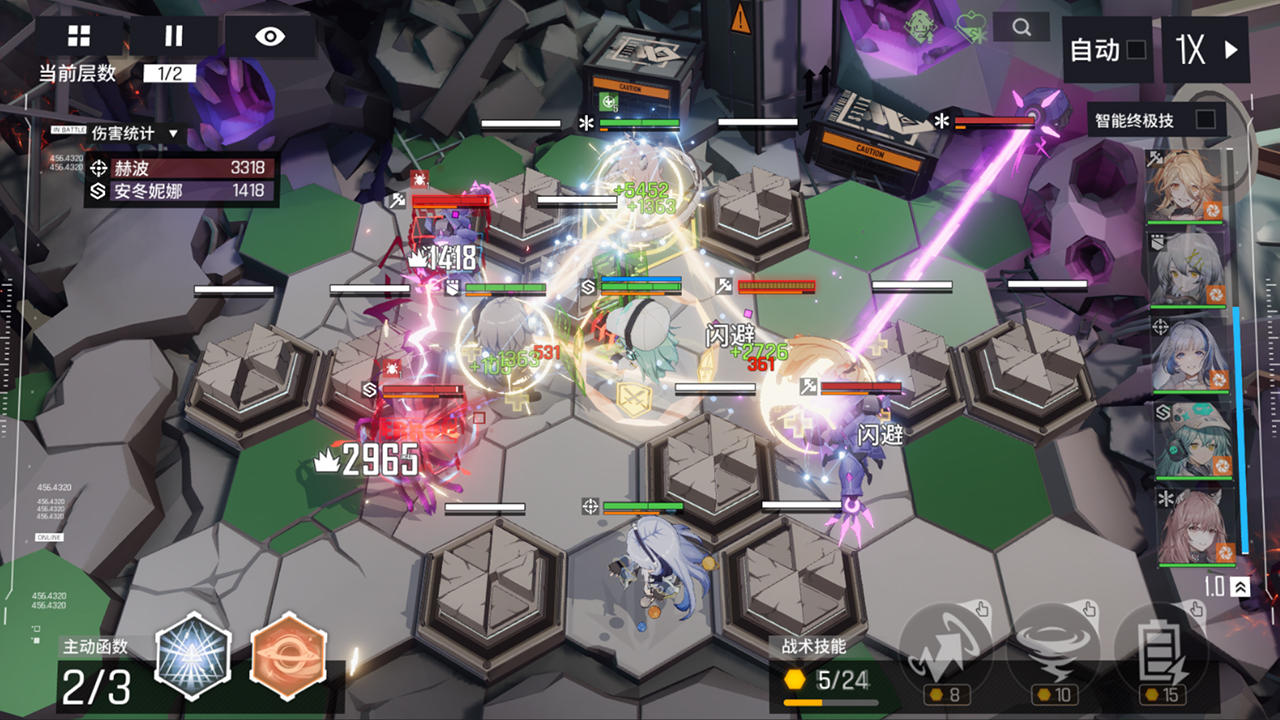The image size is (1280, 720).
Task: Choose the silver-haired sniper character portrait
Action: (x=1188, y=354)
